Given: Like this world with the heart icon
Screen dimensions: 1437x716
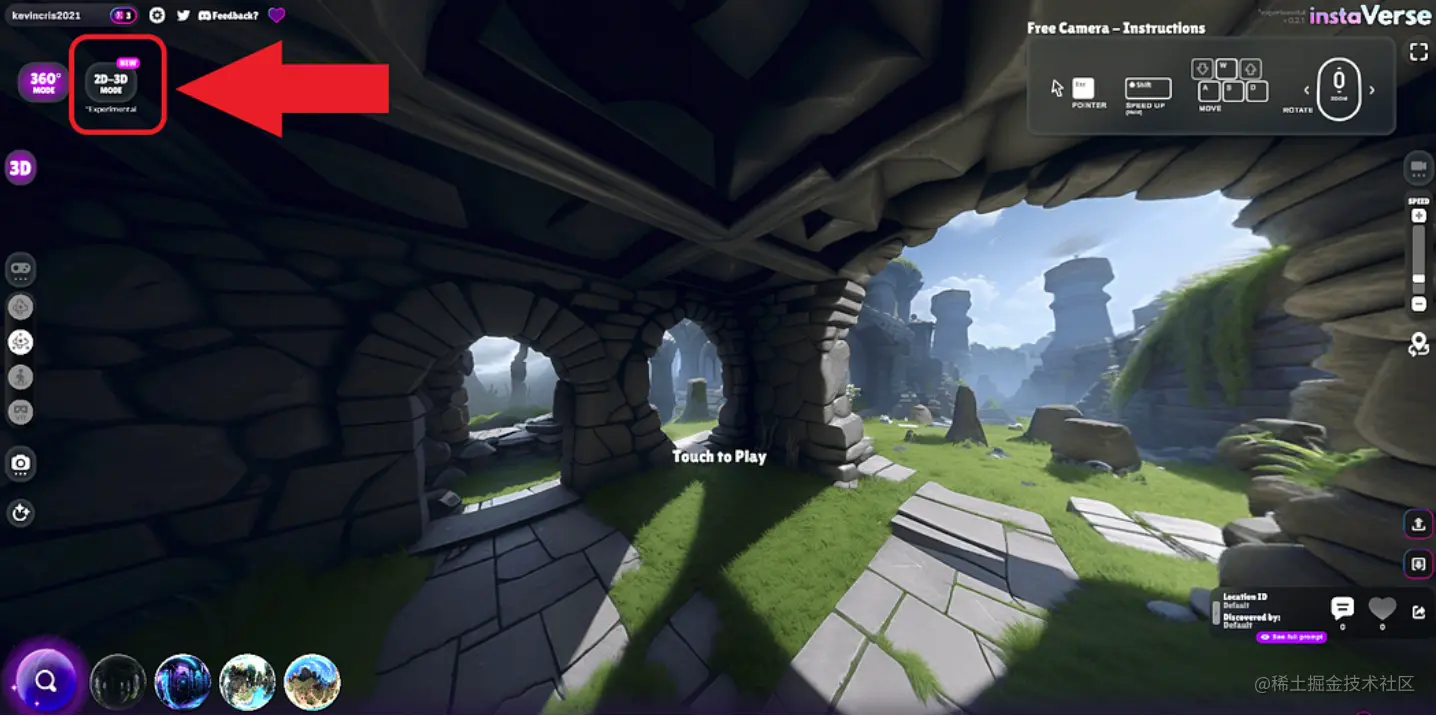Looking at the screenshot, I should (1382, 607).
